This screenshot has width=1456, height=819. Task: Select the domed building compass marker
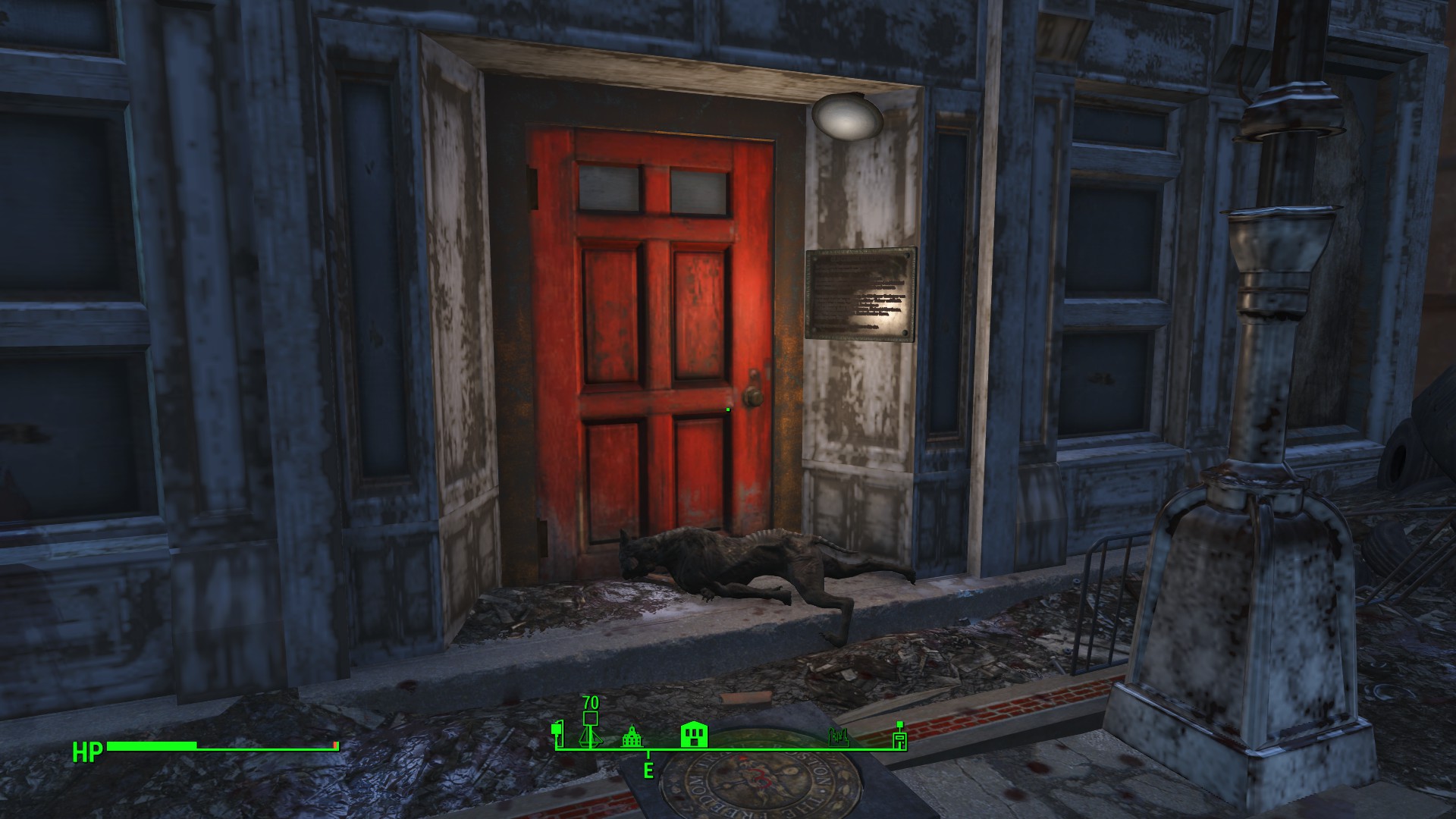(632, 737)
